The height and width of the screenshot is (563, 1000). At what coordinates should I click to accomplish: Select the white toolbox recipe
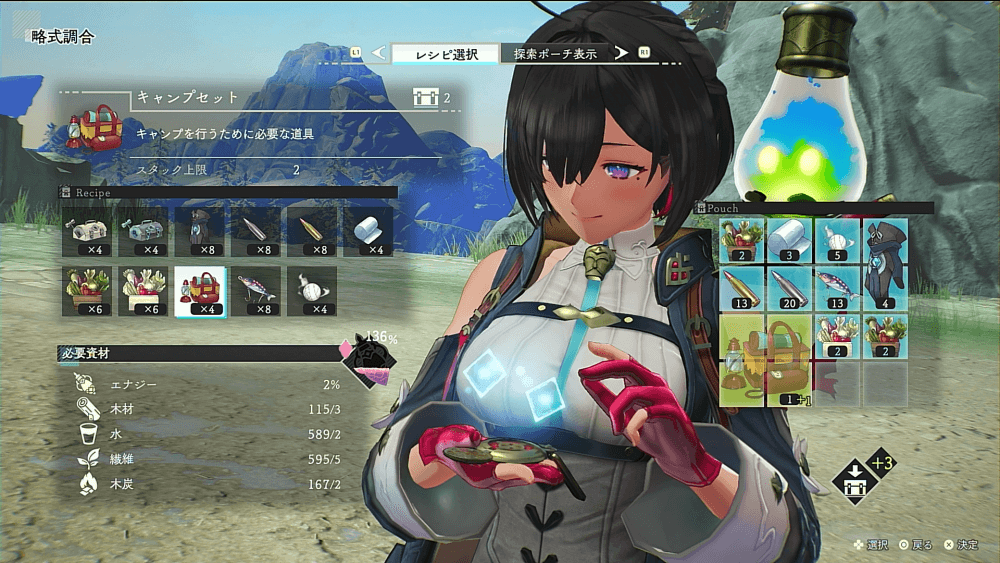(x=88, y=231)
